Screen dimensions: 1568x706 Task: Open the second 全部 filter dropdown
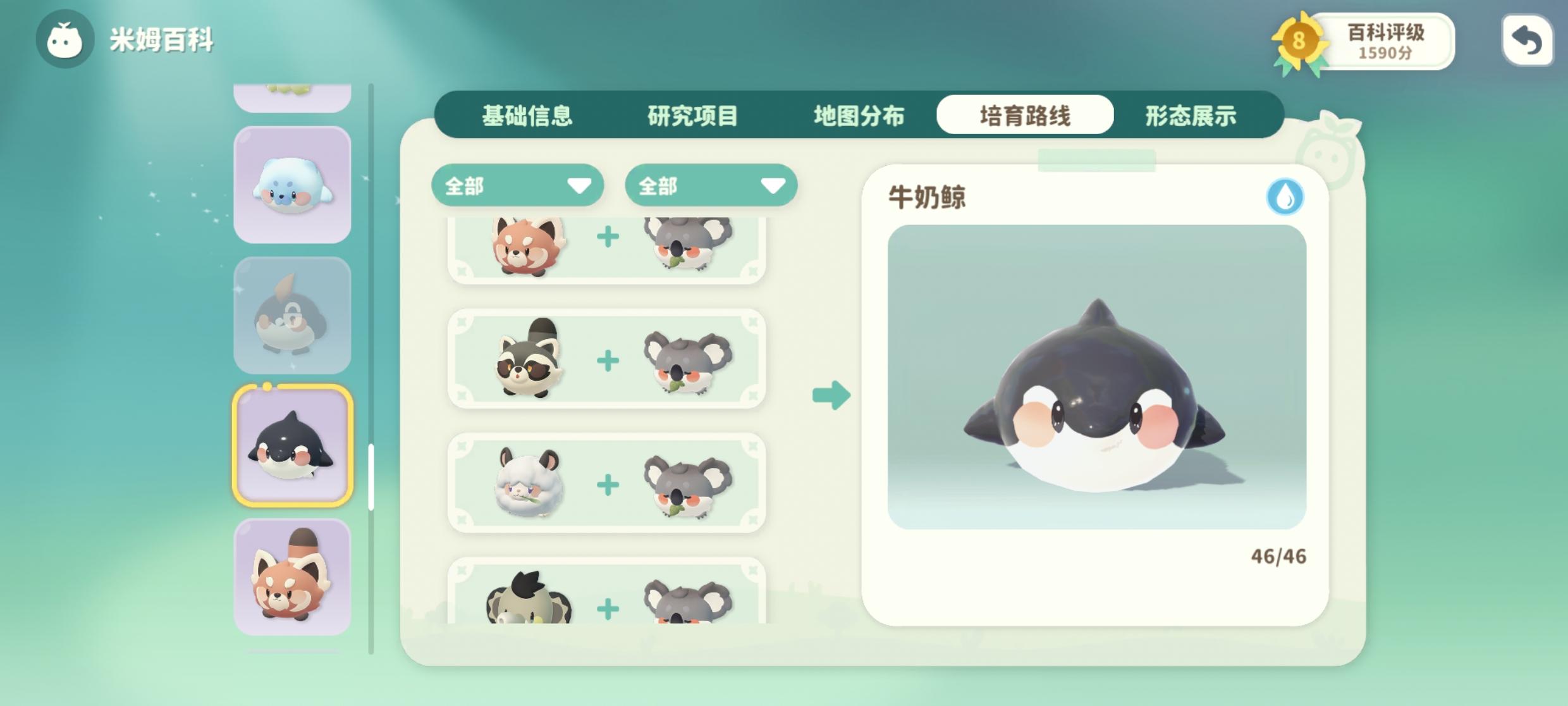(711, 185)
